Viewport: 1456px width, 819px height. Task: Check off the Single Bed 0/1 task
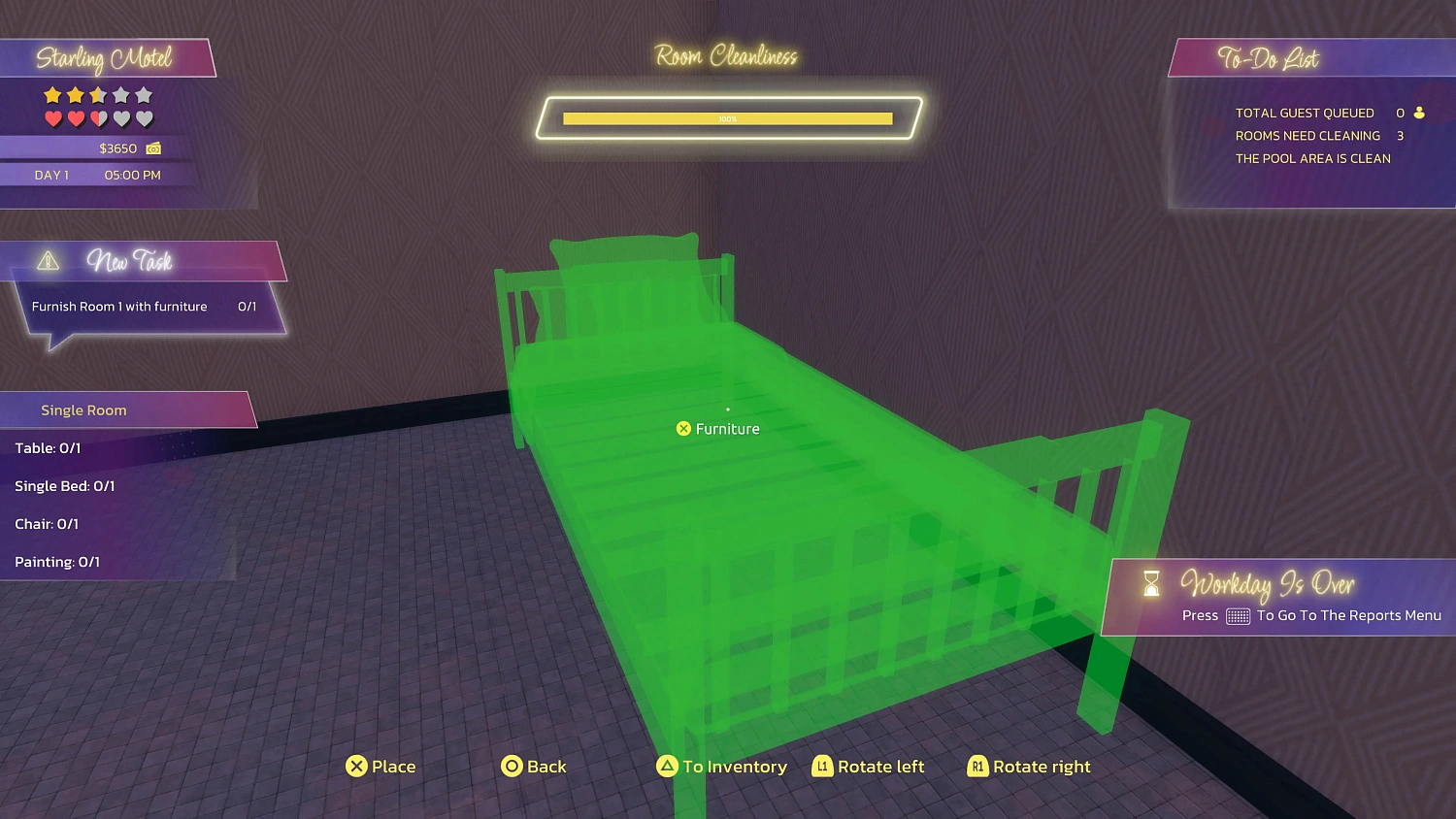tap(65, 485)
